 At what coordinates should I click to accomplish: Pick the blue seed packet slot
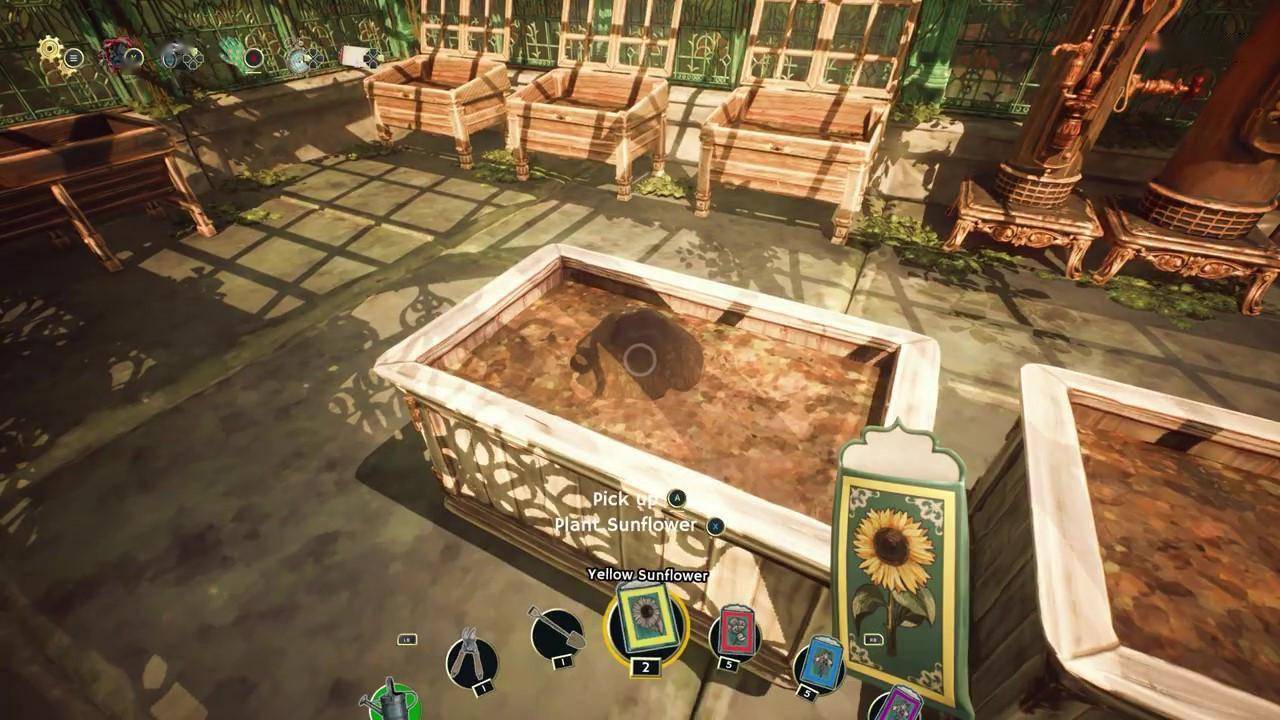(x=818, y=663)
